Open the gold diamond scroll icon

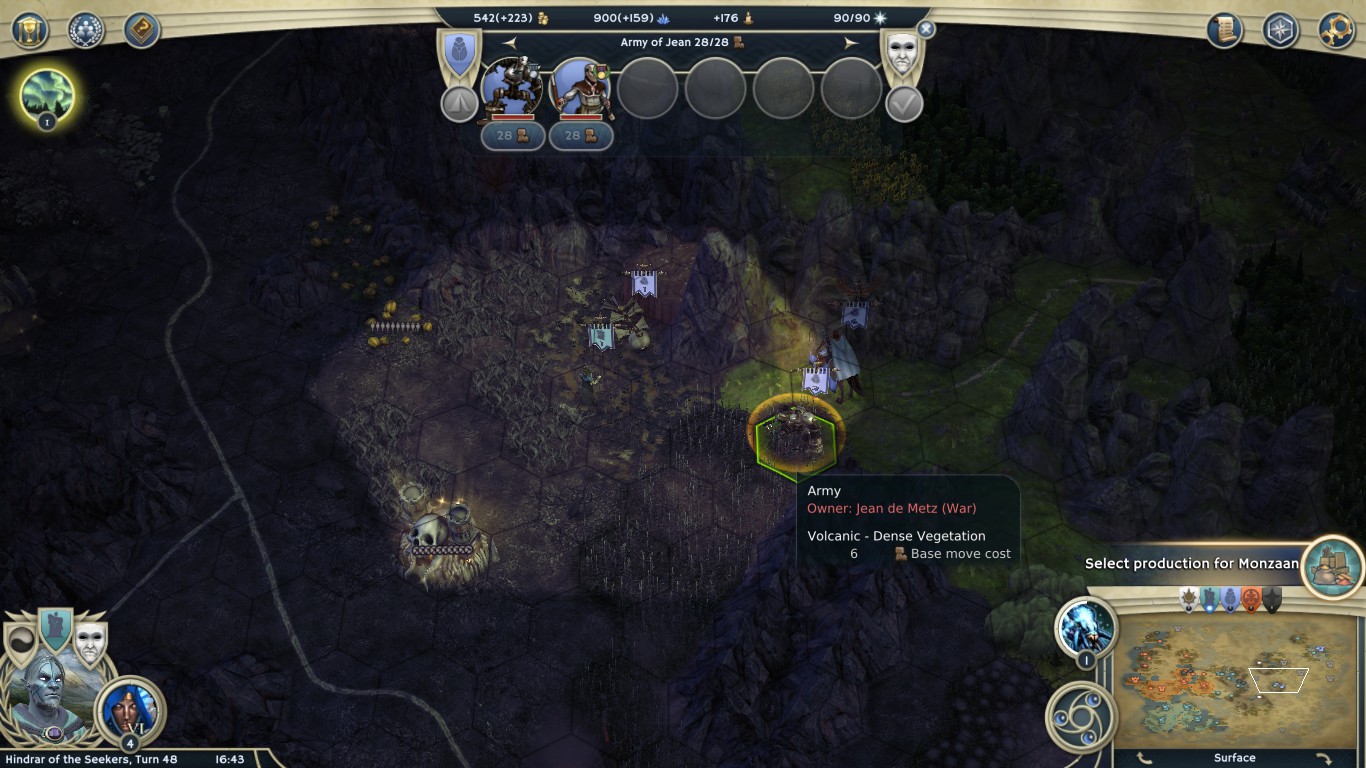(x=142, y=29)
